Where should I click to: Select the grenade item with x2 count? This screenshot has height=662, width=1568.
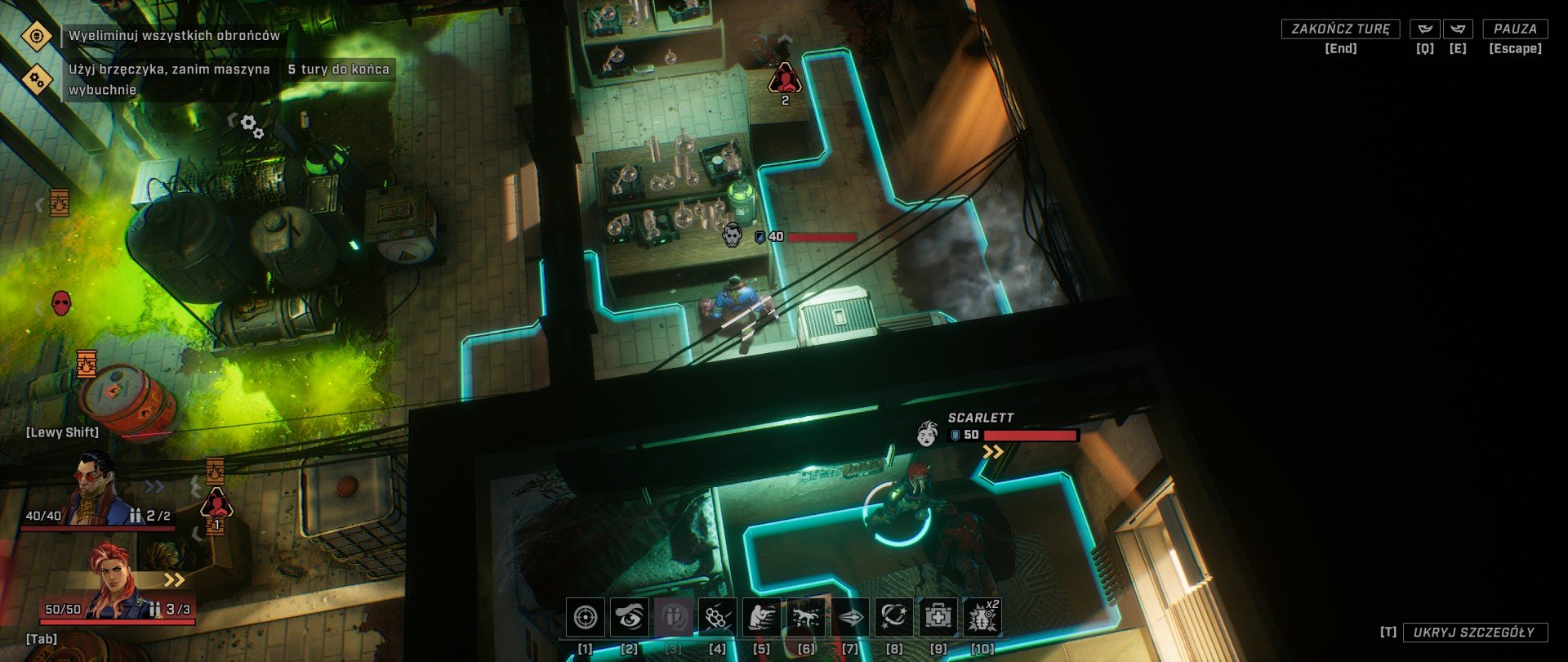(x=982, y=617)
